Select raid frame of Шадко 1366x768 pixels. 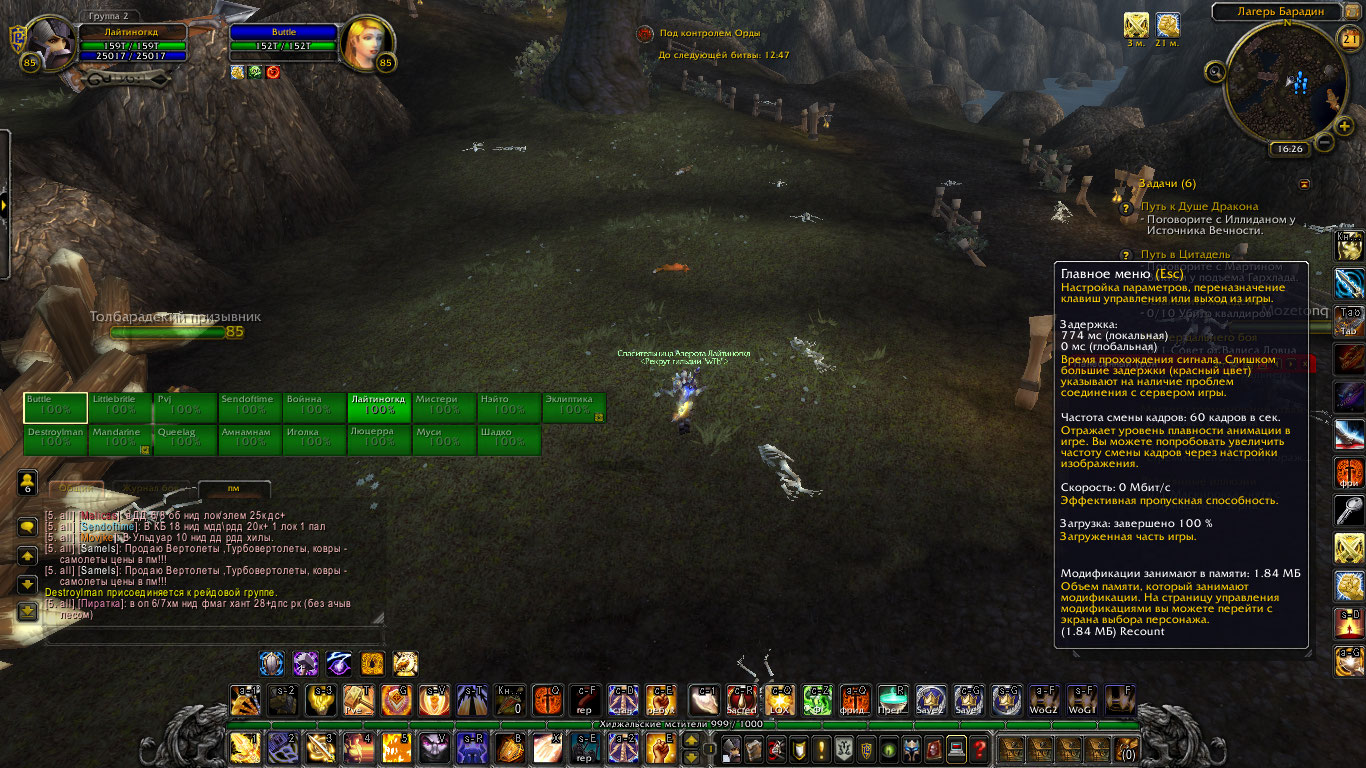coord(509,440)
